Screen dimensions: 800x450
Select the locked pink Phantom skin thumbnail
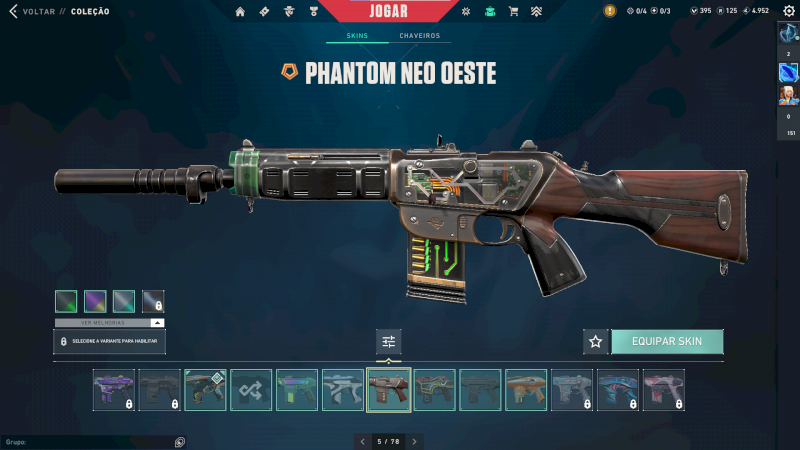coord(663,390)
